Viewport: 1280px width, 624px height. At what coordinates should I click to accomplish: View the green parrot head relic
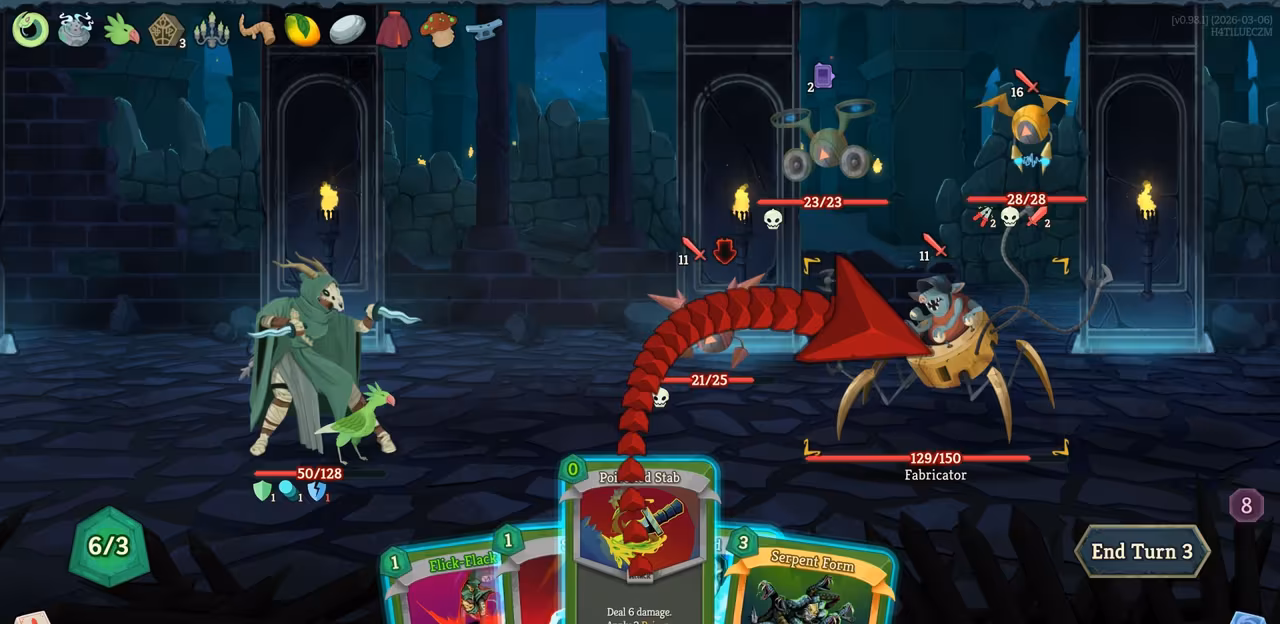pyautogui.click(x=120, y=29)
